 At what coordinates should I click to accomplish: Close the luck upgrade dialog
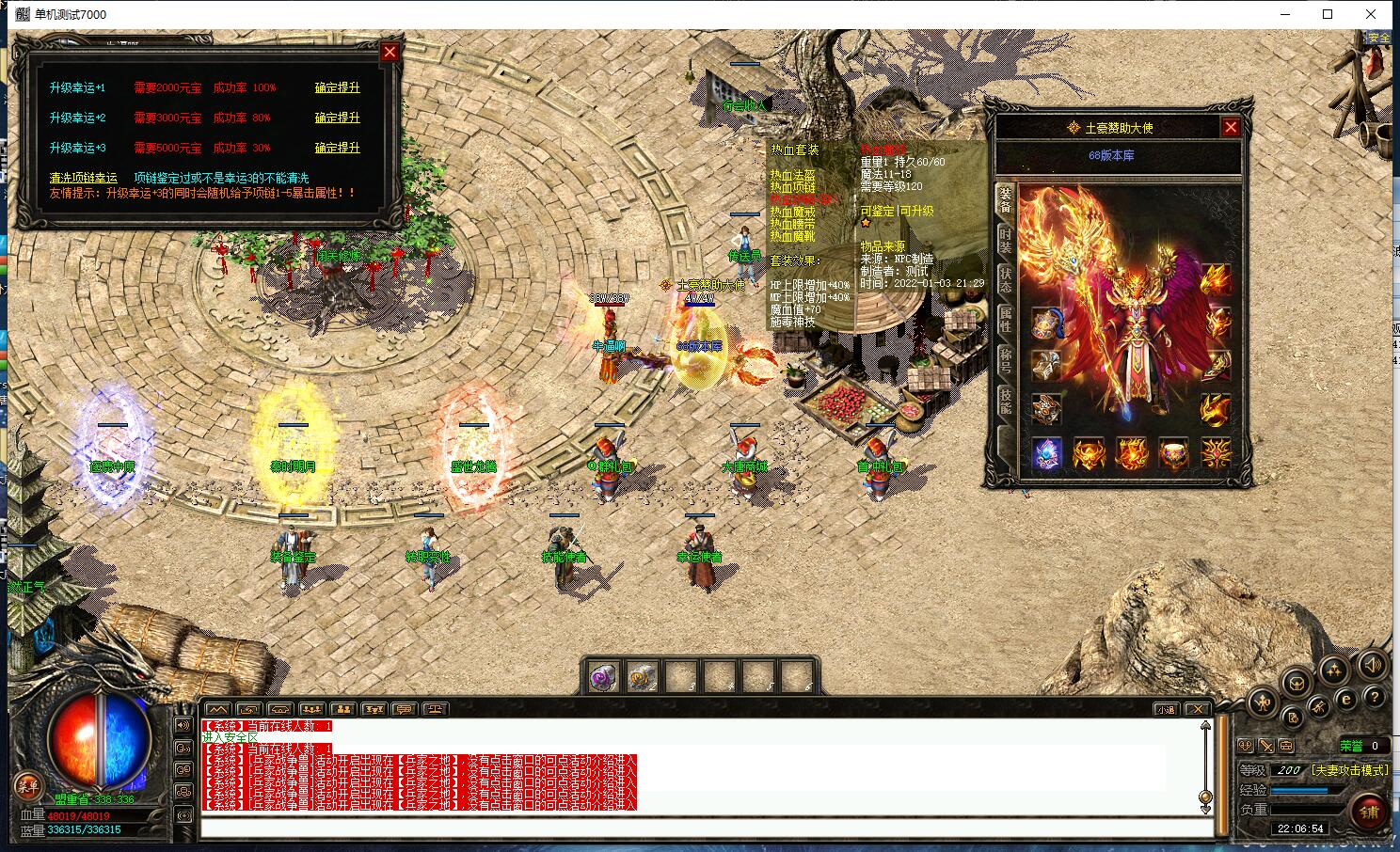[390, 53]
